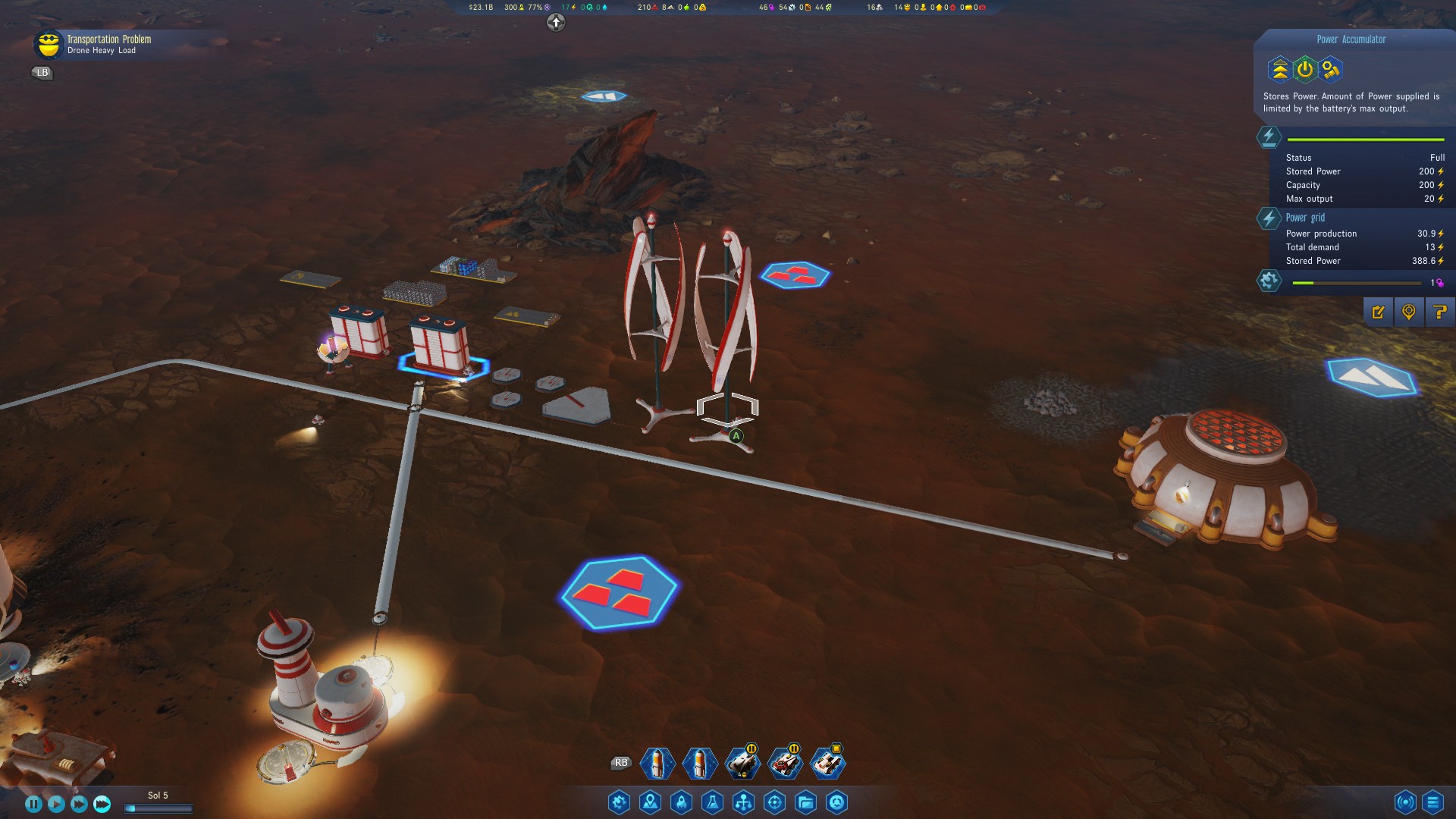Image resolution: width=1456 pixels, height=819 pixels.
Task: Toggle priority arrows on the accumulator panel
Action: 1281,70
